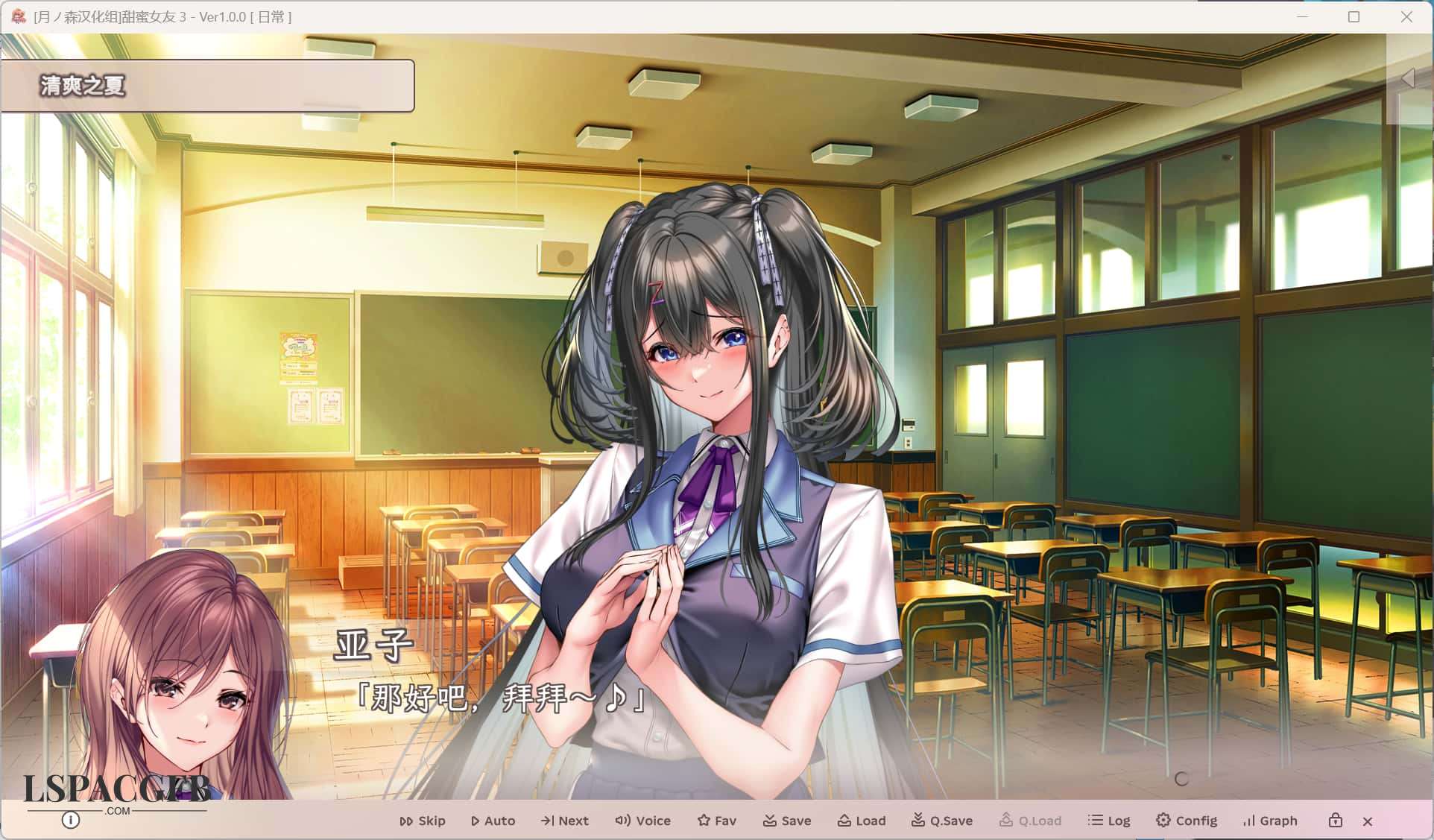Show the dialogue Log

1109,821
